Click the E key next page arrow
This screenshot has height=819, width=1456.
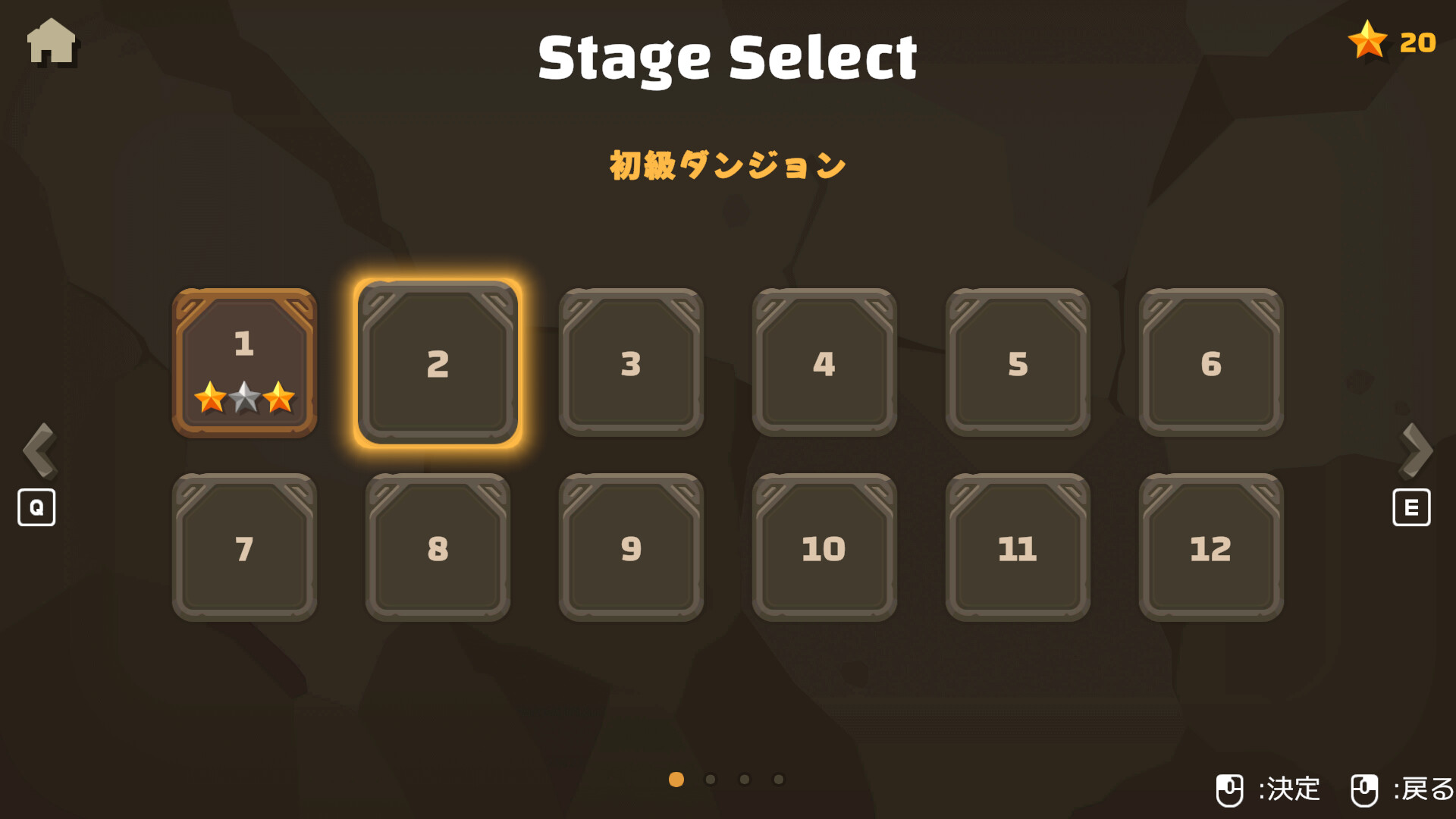(1410, 507)
